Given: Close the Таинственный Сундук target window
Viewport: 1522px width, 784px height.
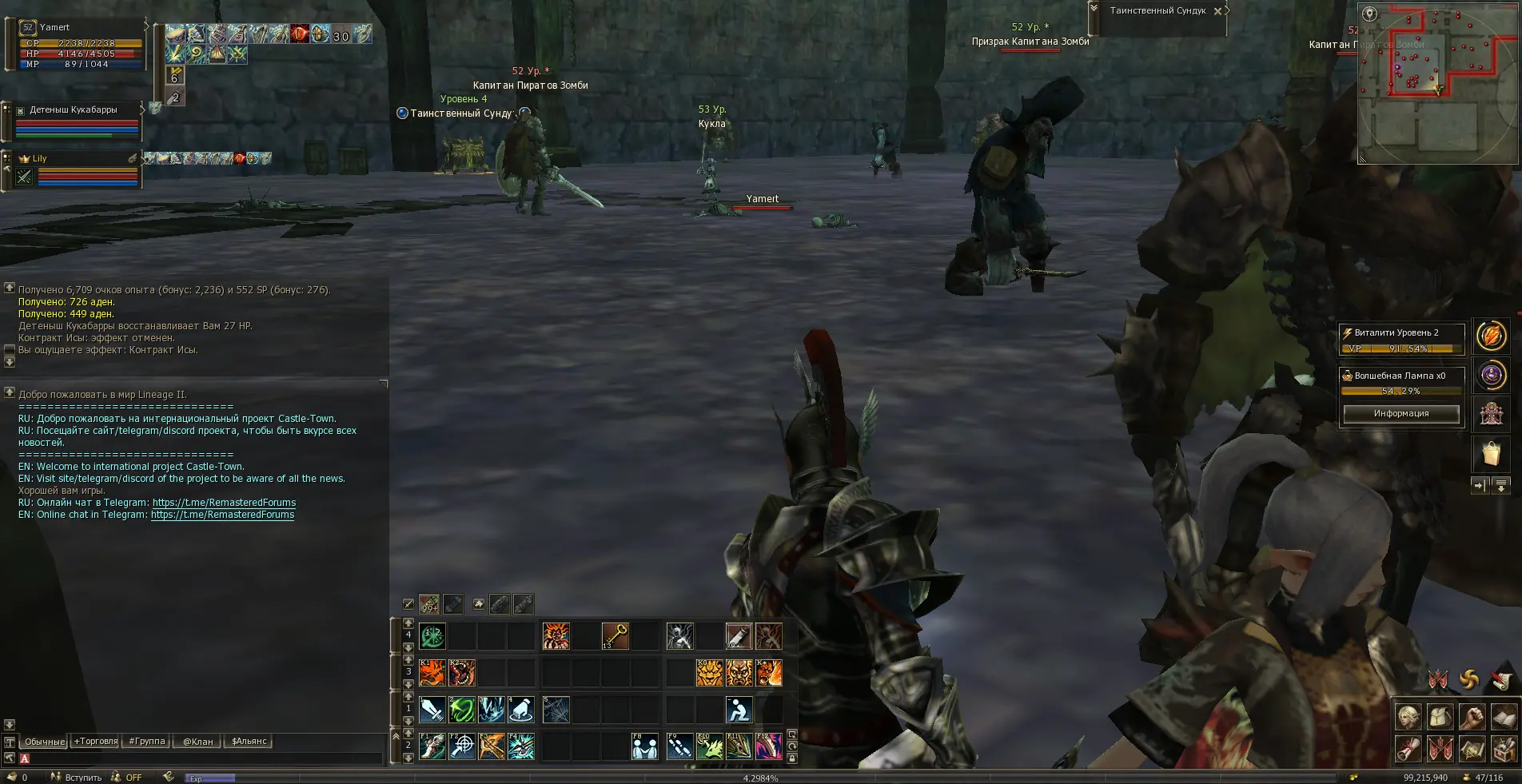Looking at the screenshot, I should pyautogui.click(x=1217, y=11).
